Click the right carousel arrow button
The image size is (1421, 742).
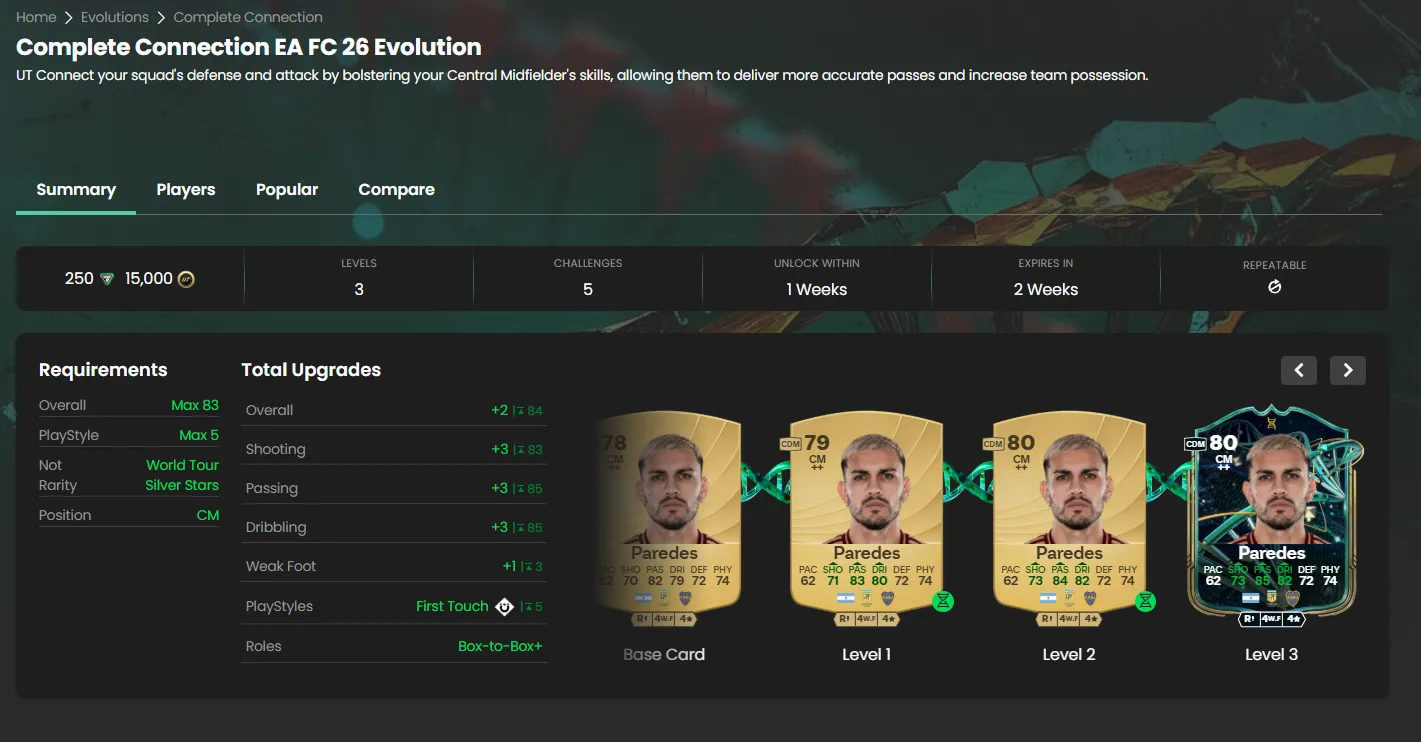pyautogui.click(x=1347, y=370)
